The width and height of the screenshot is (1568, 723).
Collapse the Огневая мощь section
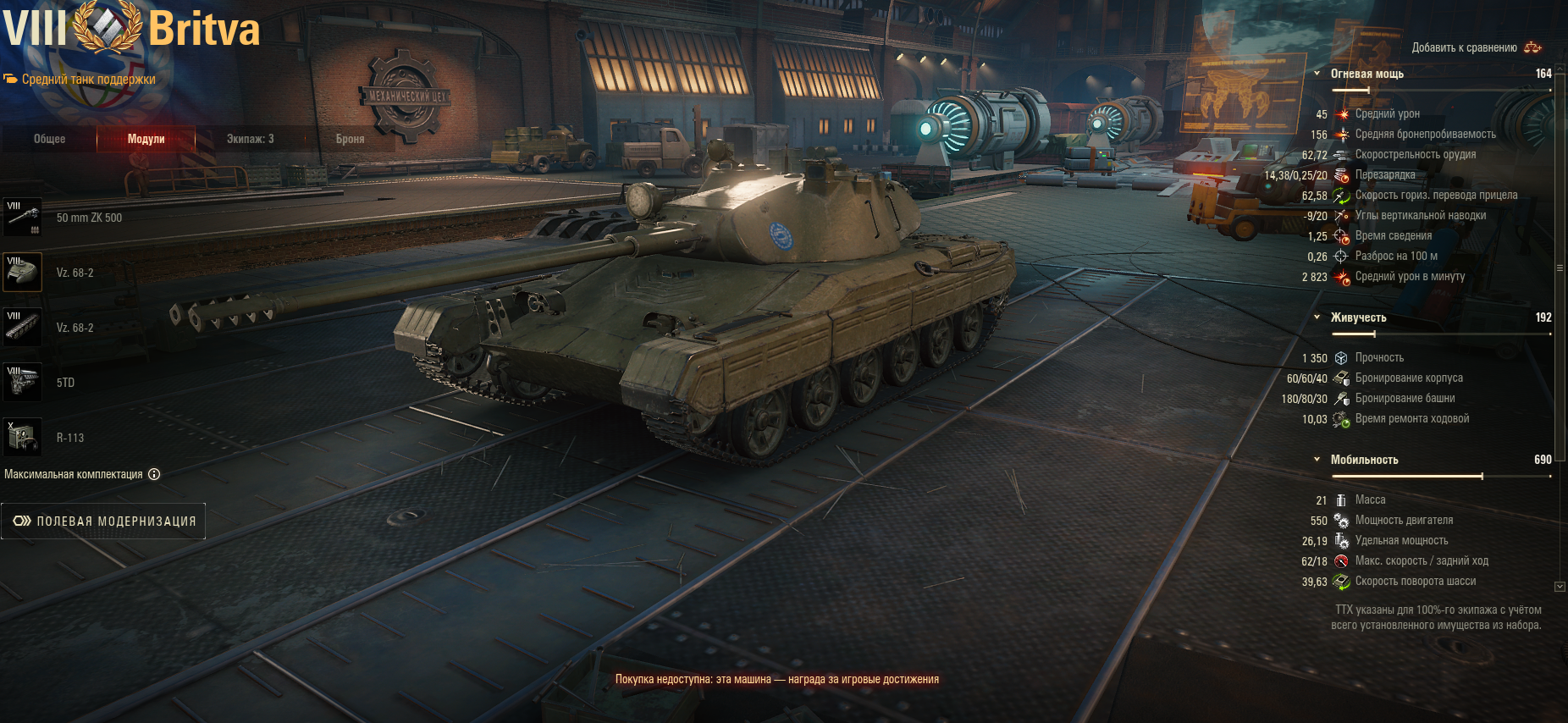point(1317,74)
